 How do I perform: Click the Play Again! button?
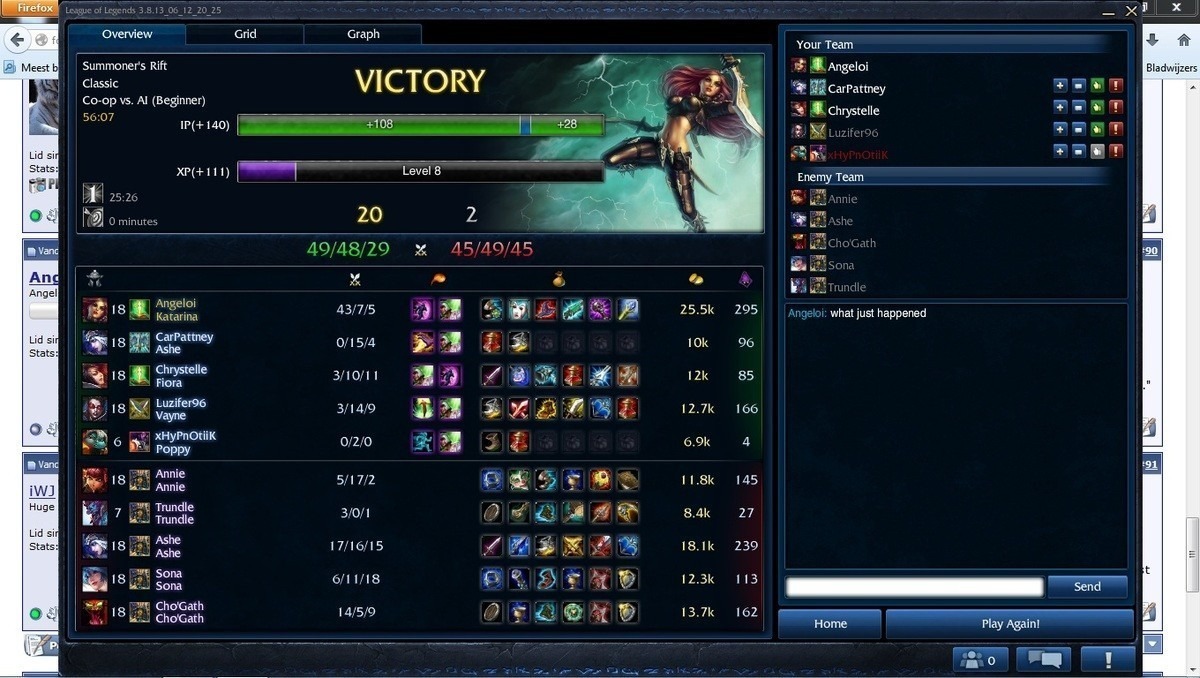pos(1010,624)
